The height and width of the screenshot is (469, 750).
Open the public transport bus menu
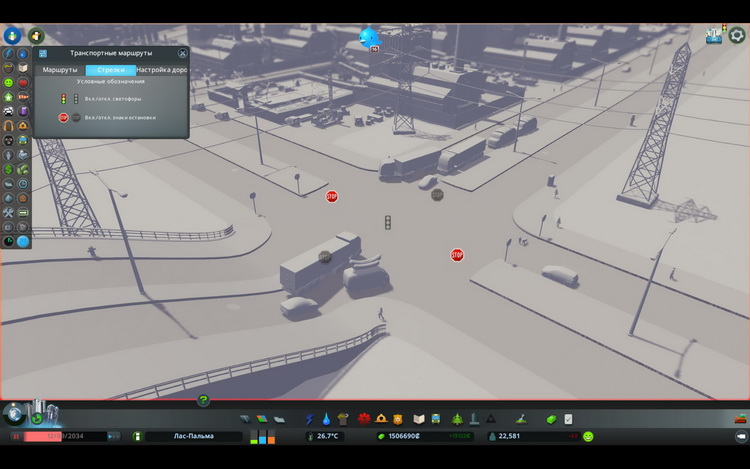[437, 419]
